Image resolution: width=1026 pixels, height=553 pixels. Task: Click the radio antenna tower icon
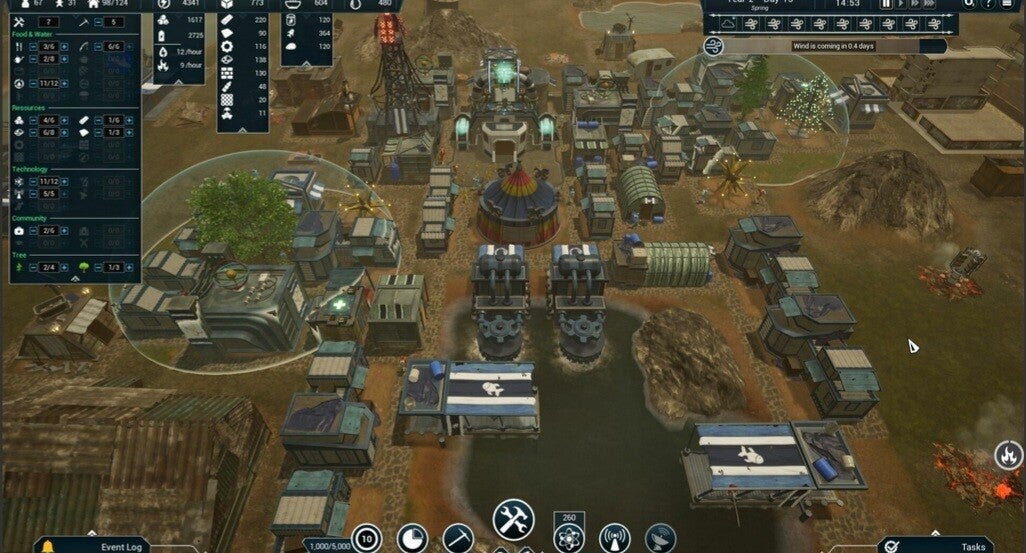point(613,539)
